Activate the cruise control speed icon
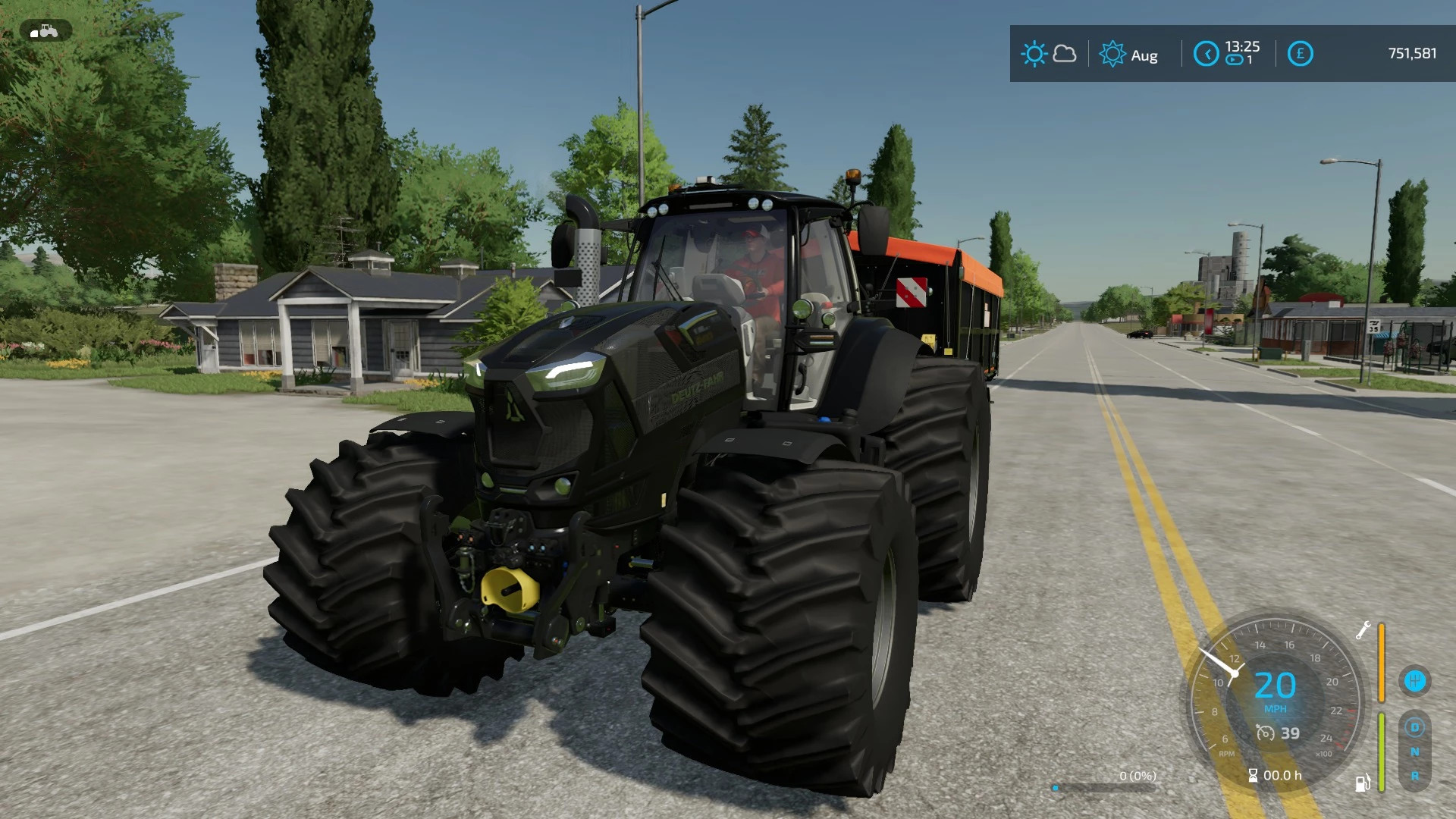The image size is (1456, 819). pyautogui.click(x=1265, y=733)
